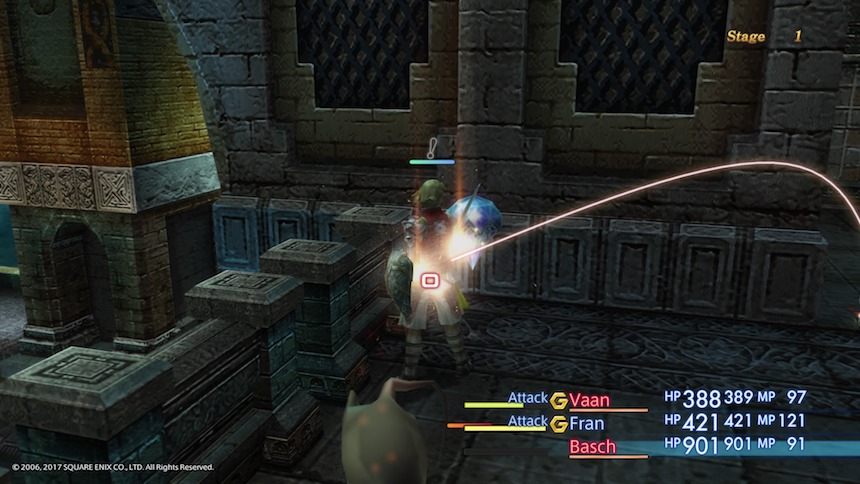The image size is (860, 484).
Task: Click the gambit G icon beside Fran
Action: coord(559,423)
